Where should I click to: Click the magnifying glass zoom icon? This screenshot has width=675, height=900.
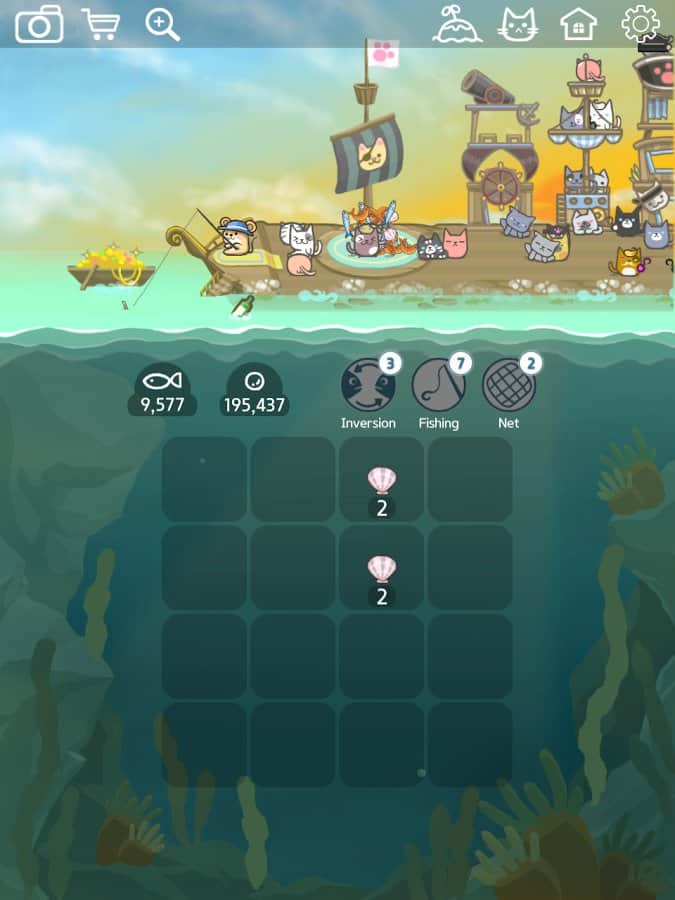(162, 24)
